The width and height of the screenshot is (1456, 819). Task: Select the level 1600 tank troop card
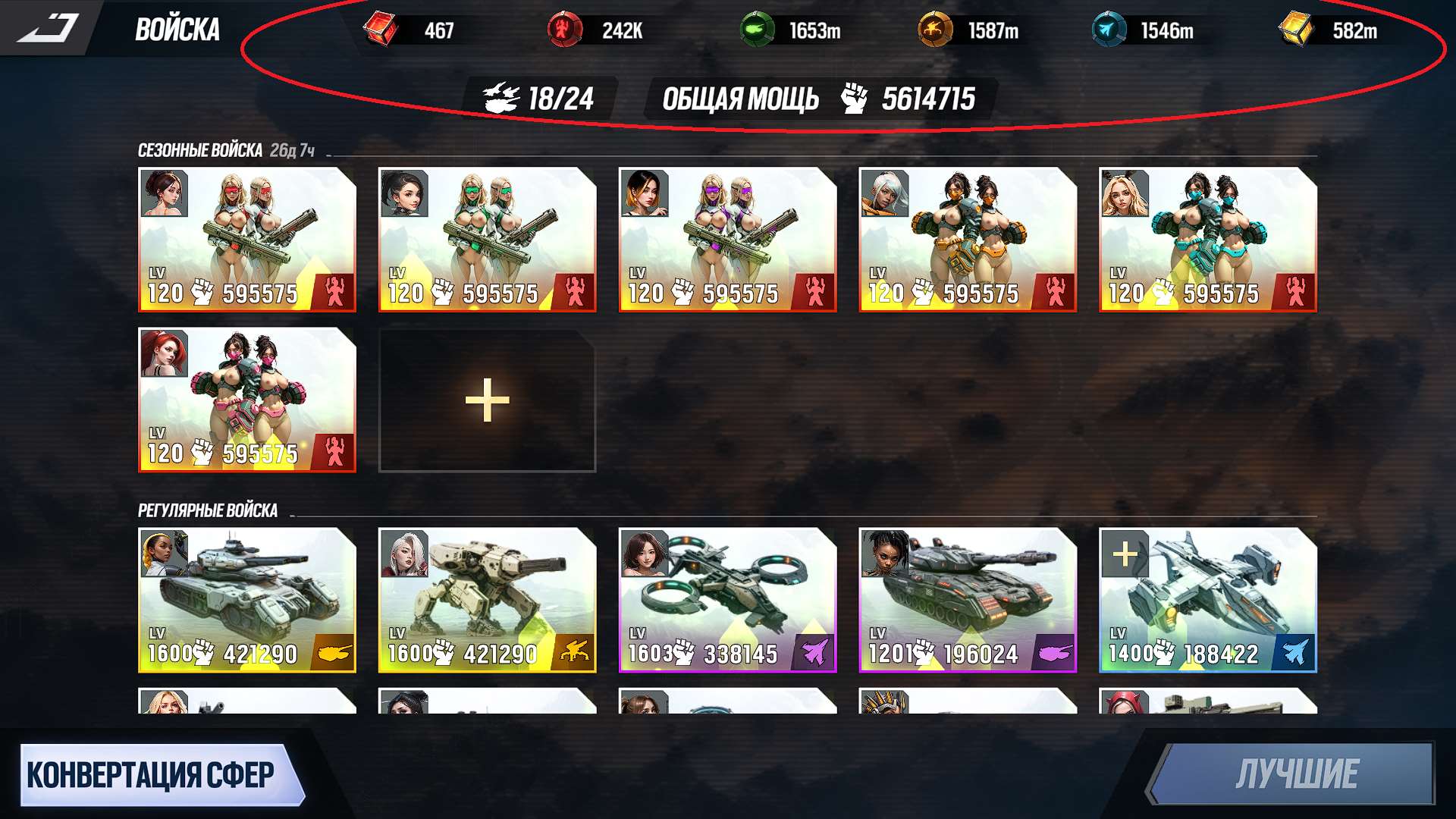(x=246, y=600)
